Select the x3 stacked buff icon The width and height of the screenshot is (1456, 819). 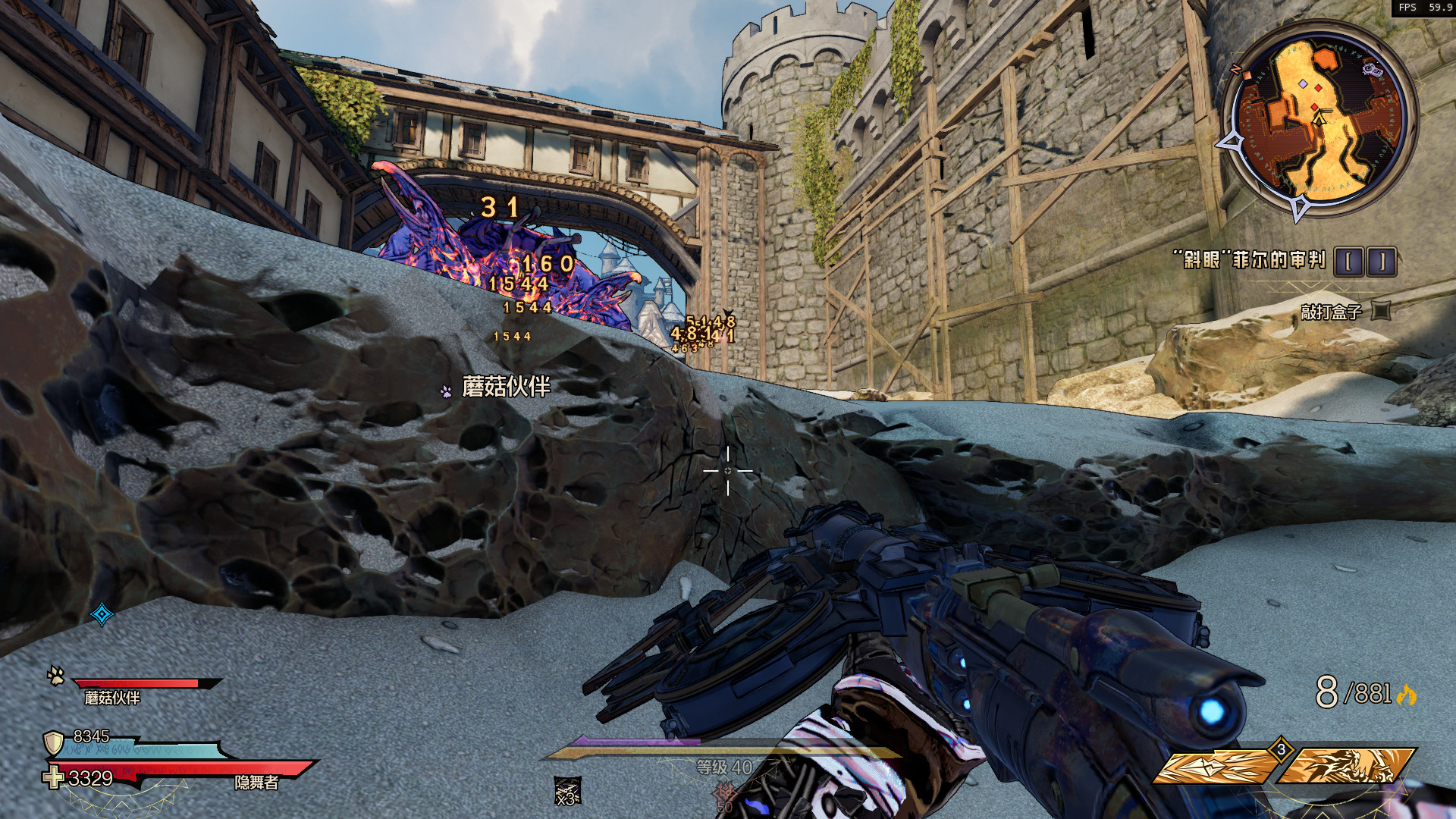[566, 792]
